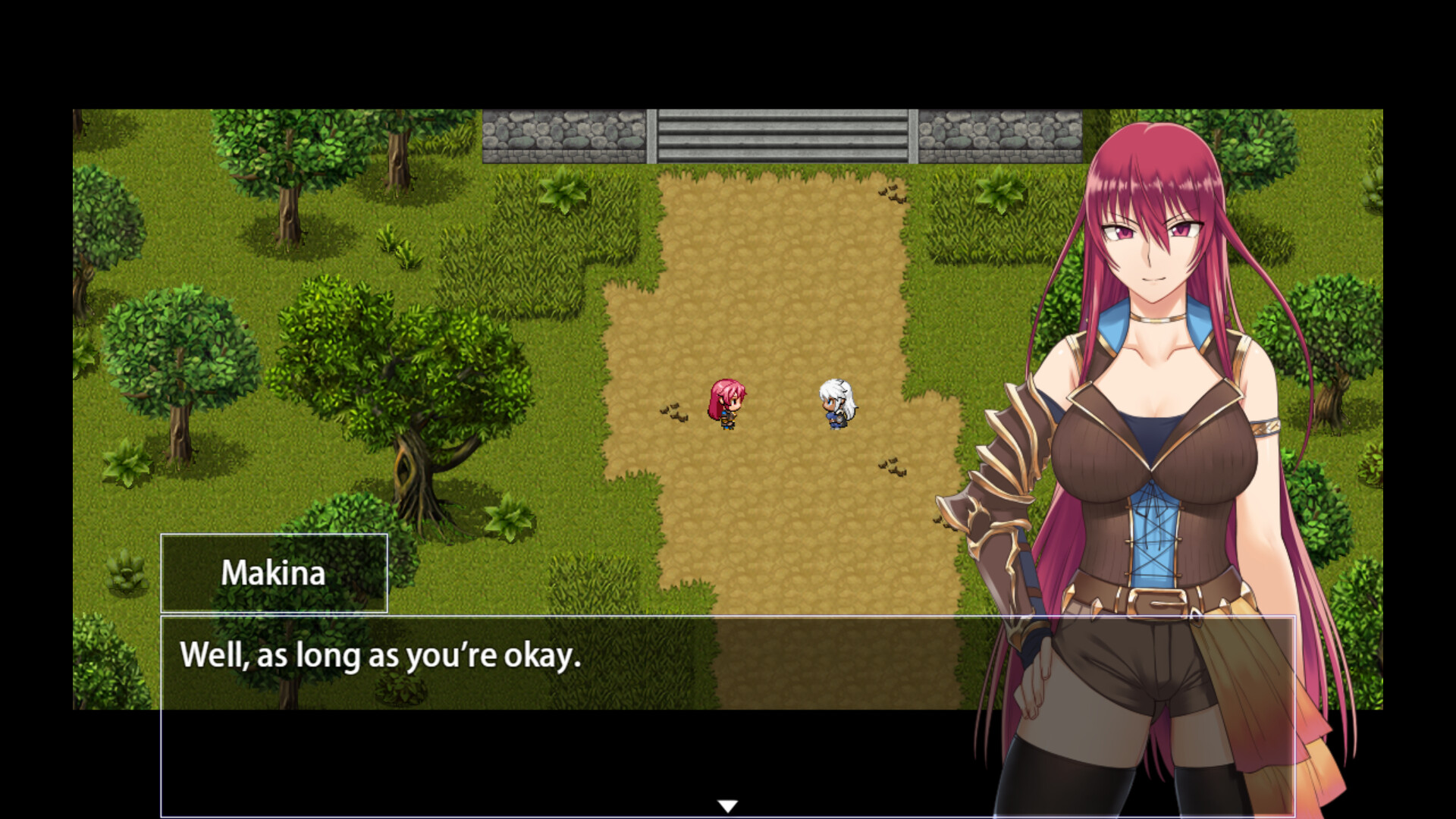Click the birds on the upper path
The height and width of the screenshot is (819, 1456).
coord(893,196)
